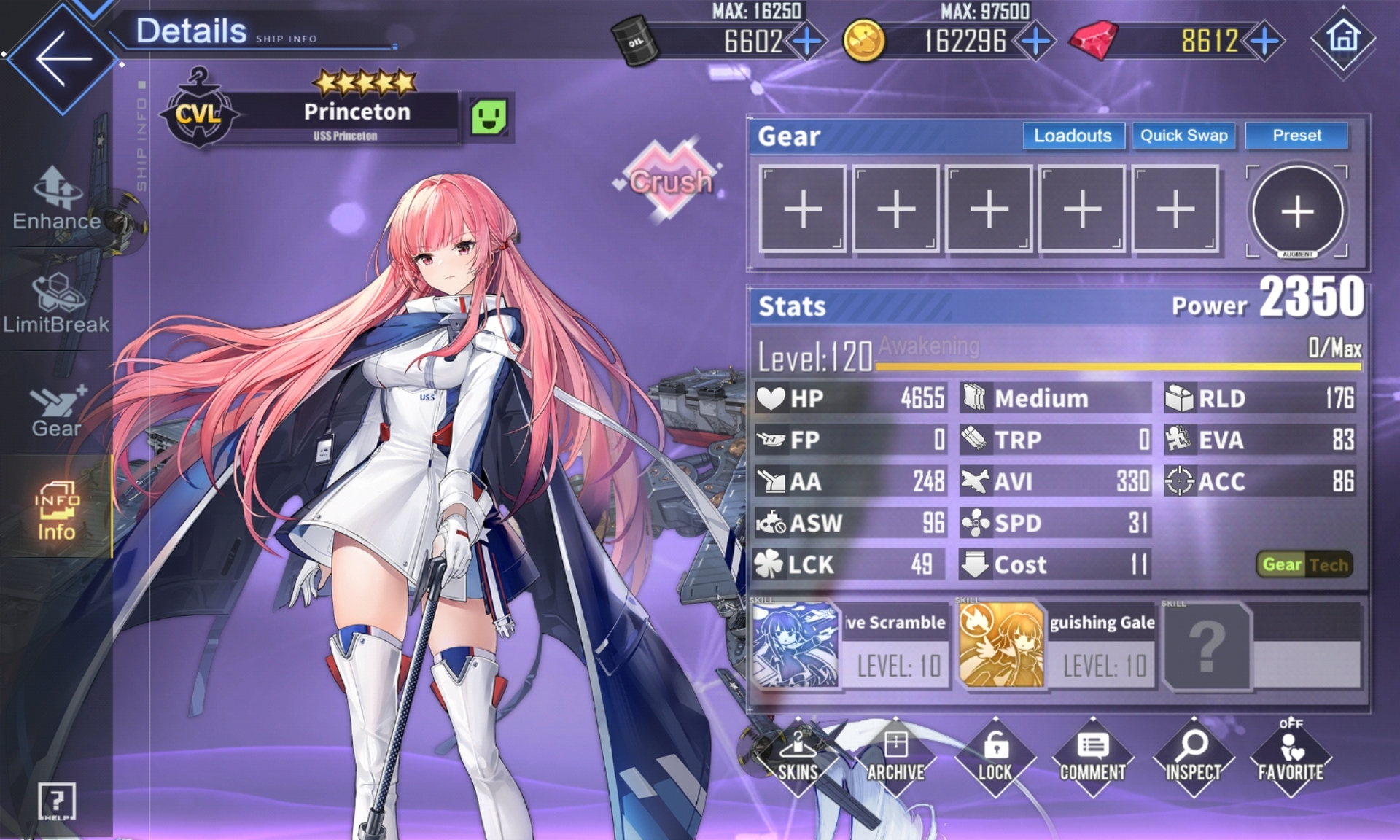Buy more gems with the plus button

(1265, 41)
